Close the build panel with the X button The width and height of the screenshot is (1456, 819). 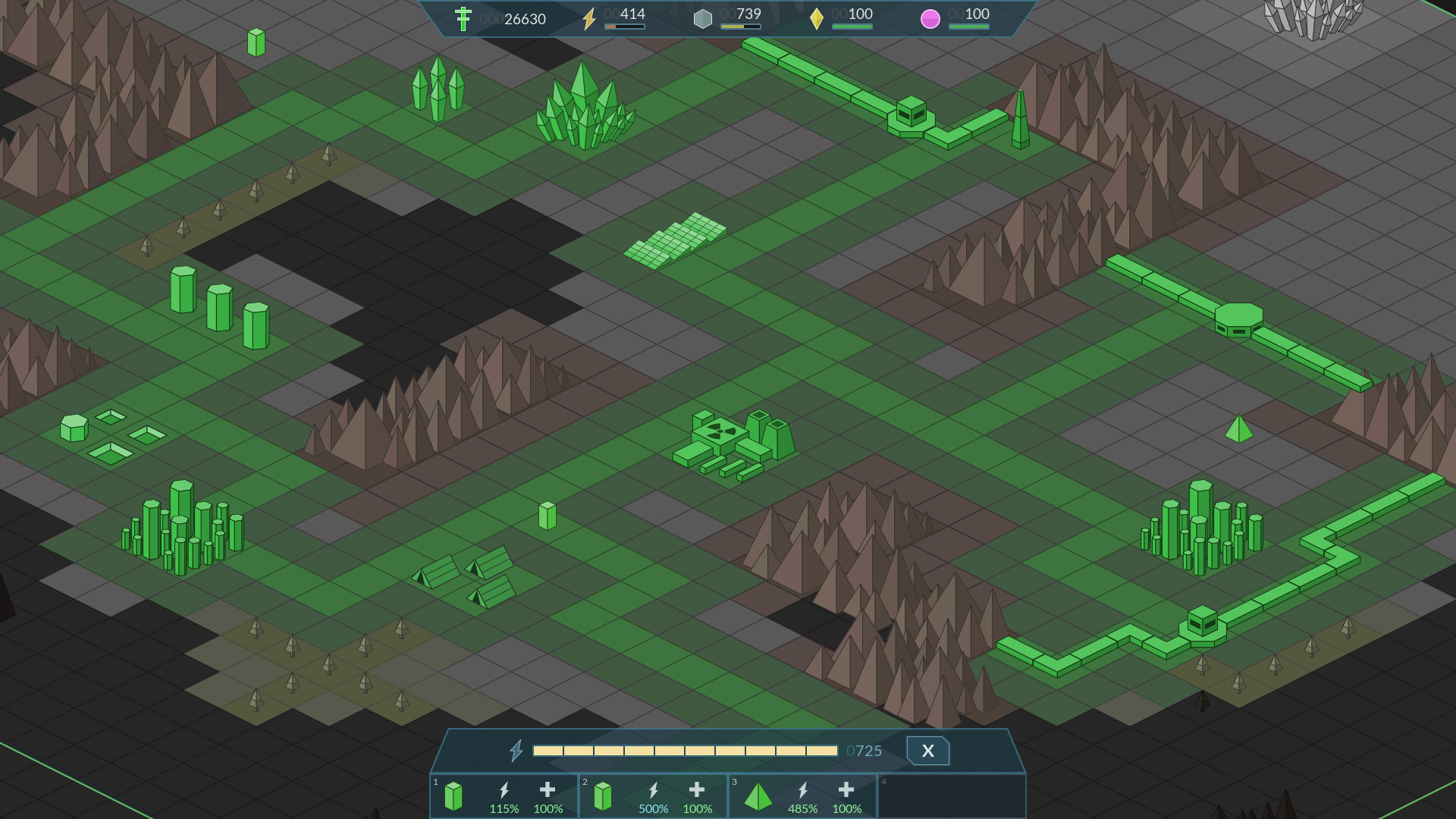coord(927,751)
